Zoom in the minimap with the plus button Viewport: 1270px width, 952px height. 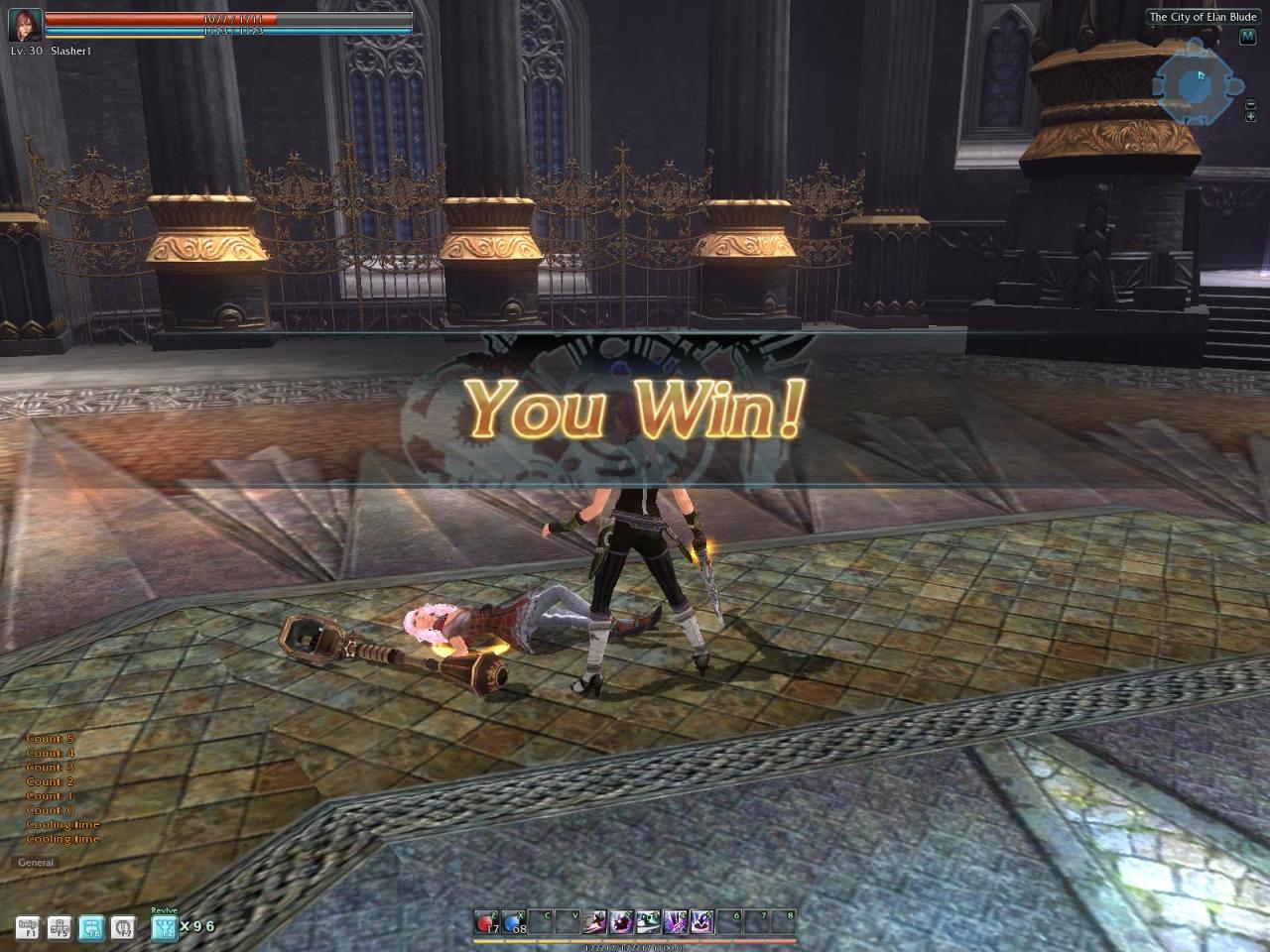coord(1250,117)
